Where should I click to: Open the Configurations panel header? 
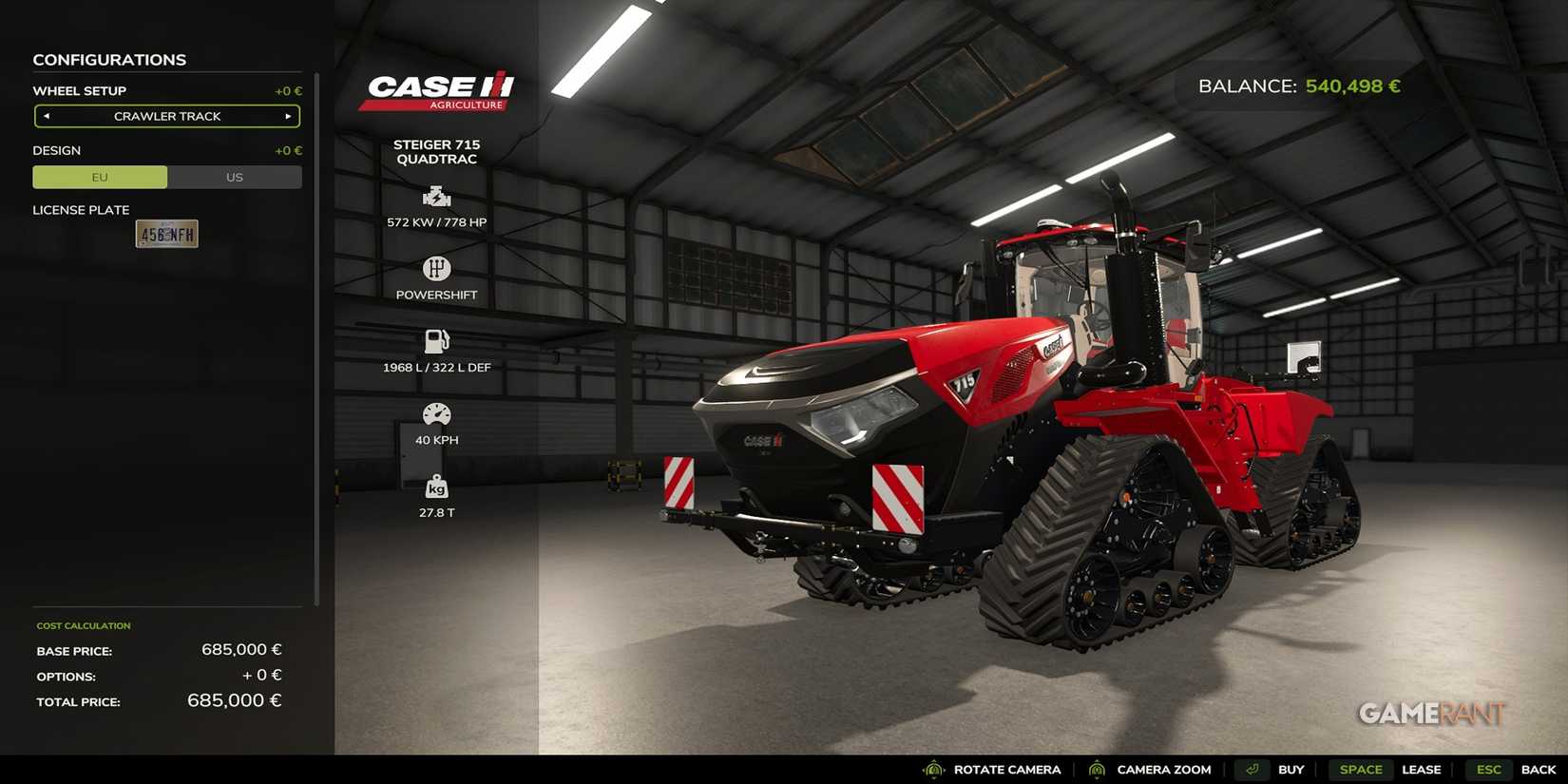[109, 60]
